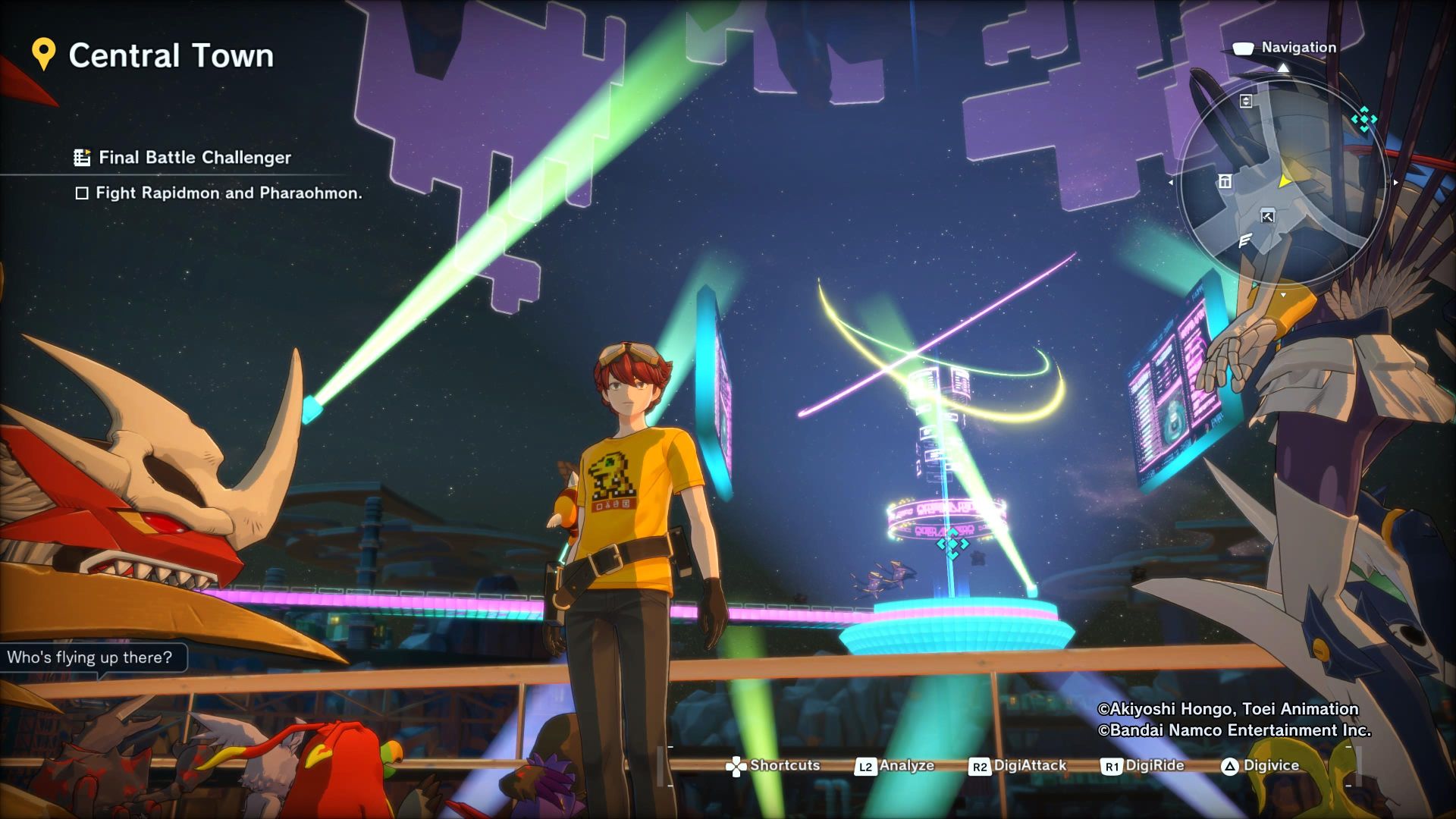
Task: Select the hammer workshop icon on the minimap
Action: [1267, 215]
